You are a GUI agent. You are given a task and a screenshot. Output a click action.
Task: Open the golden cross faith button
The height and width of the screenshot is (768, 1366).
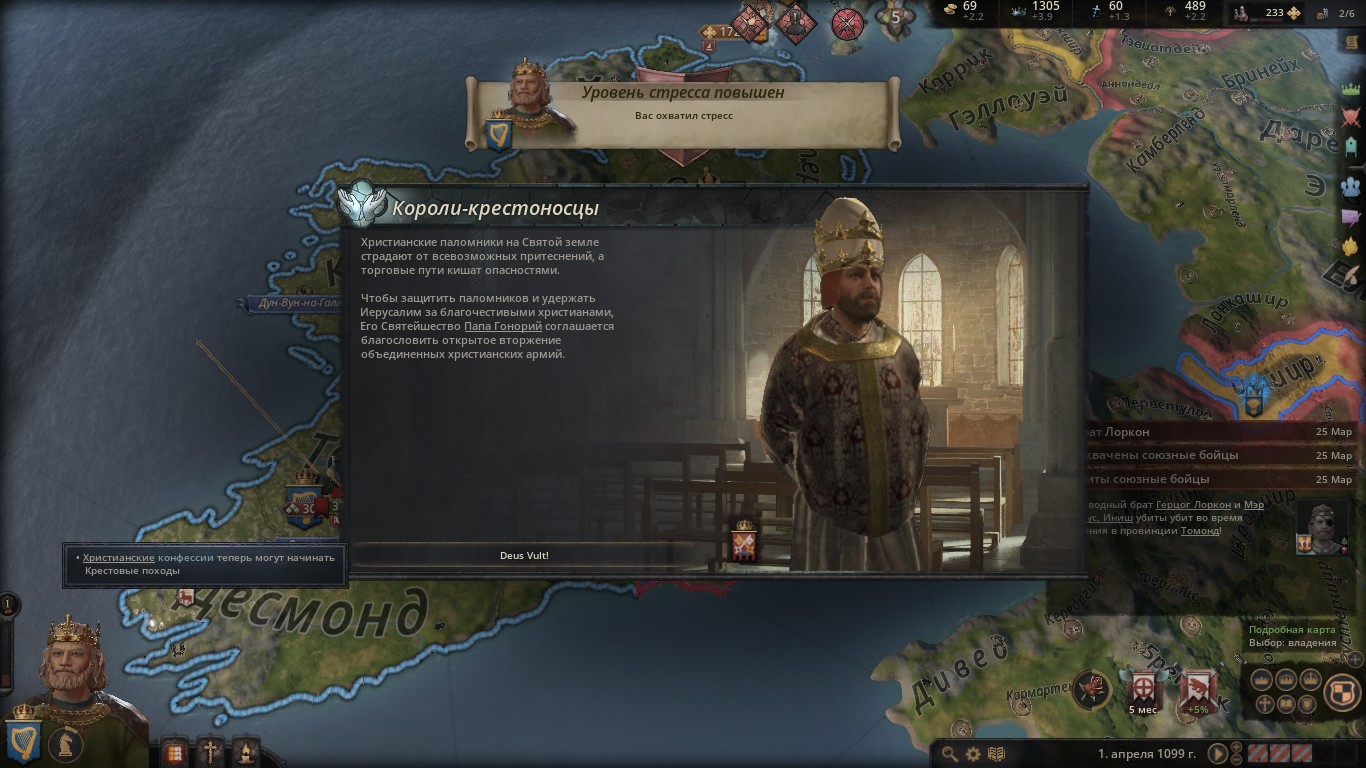tap(210, 751)
